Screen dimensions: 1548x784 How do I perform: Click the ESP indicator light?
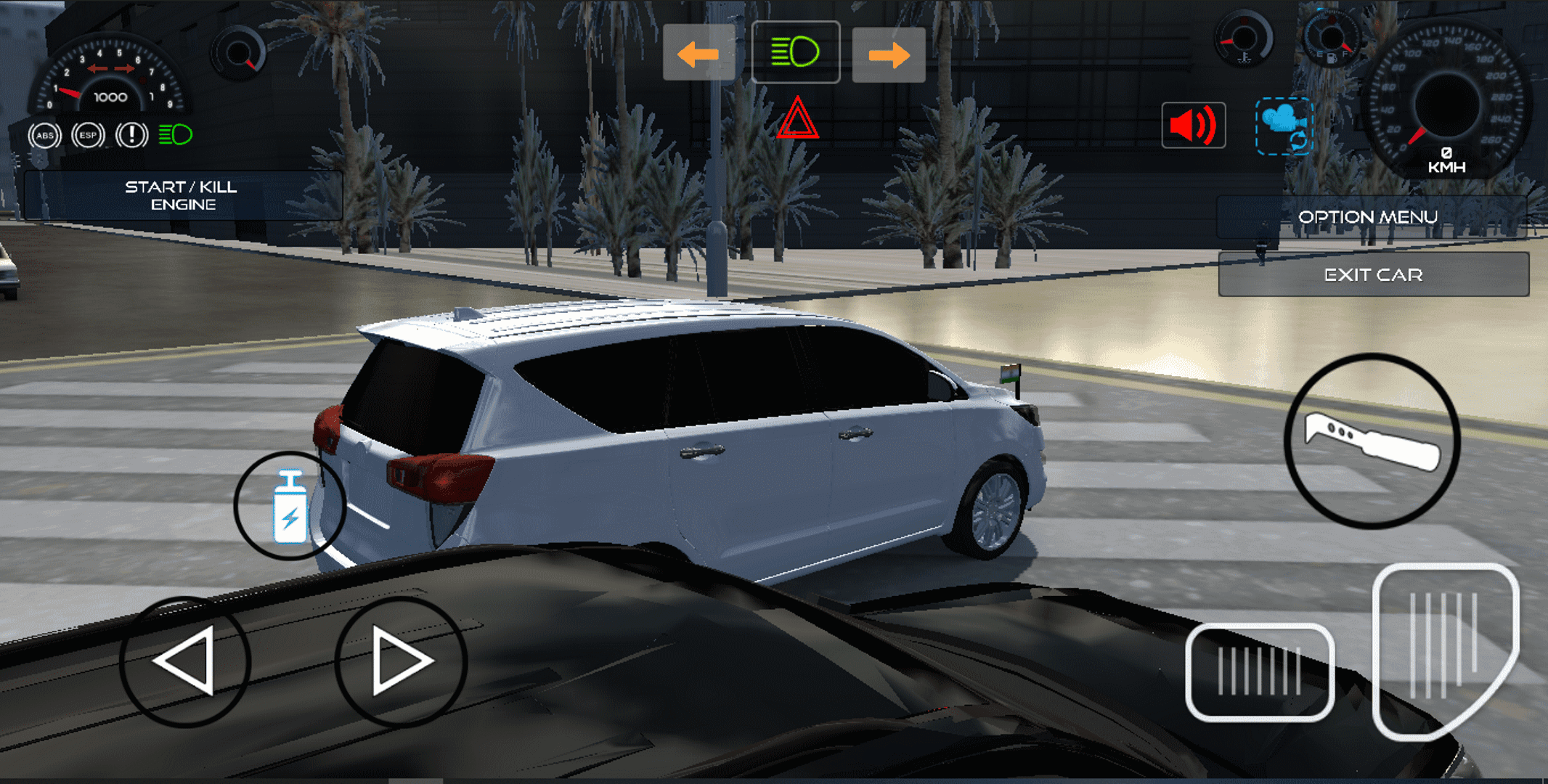[88, 134]
